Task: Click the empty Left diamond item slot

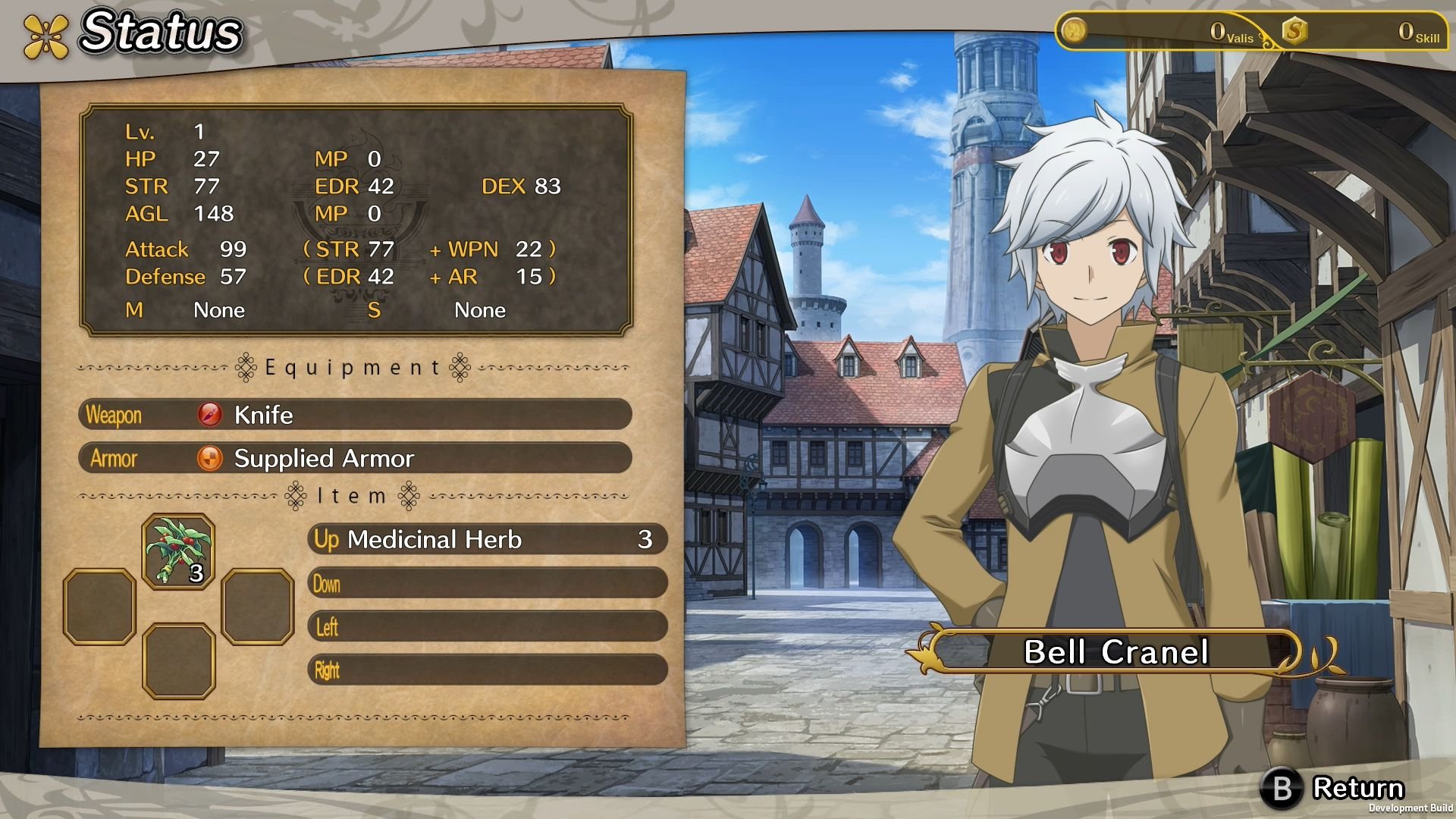Action: [x=99, y=607]
